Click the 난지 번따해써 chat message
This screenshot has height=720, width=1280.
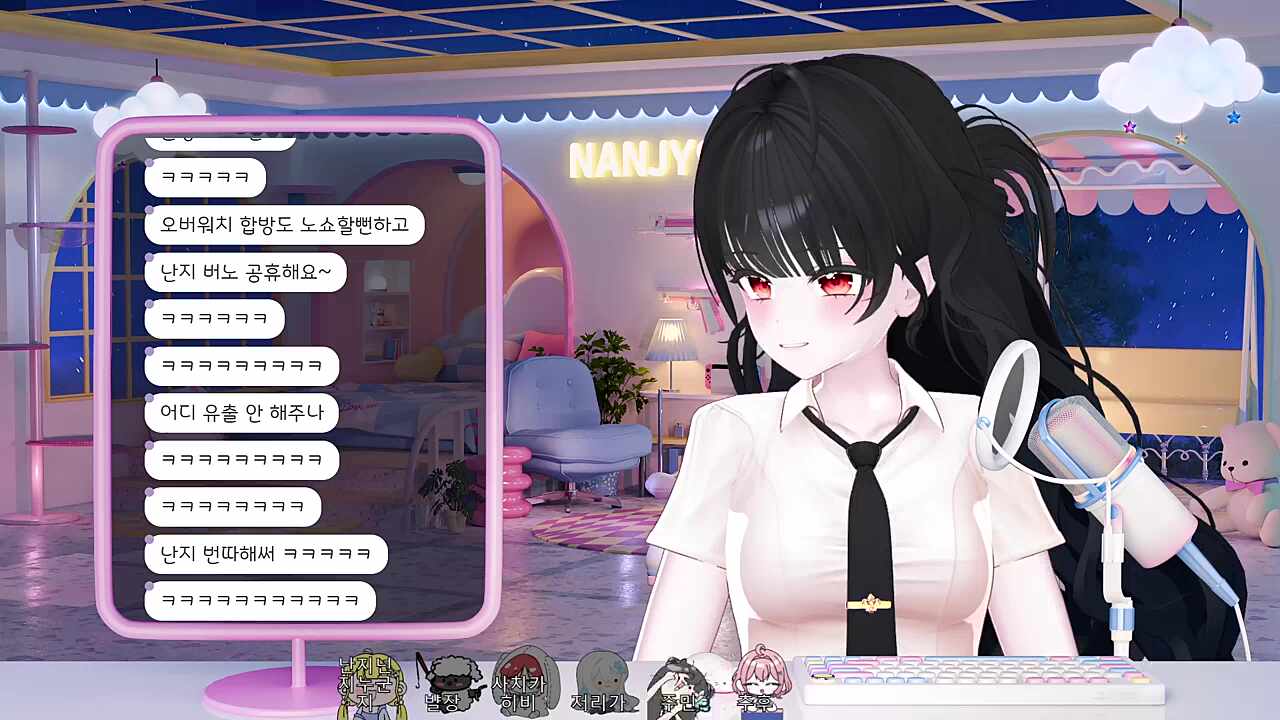(x=265, y=553)
